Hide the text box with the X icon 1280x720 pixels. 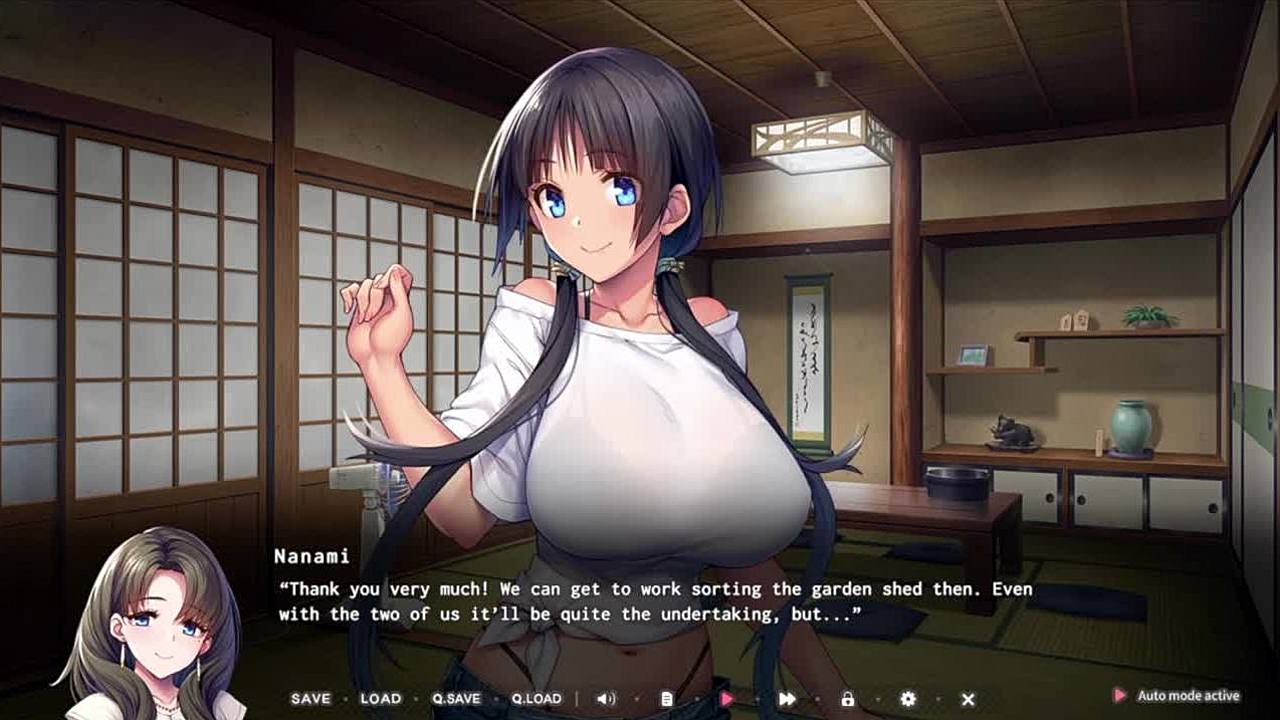[968, 699]
